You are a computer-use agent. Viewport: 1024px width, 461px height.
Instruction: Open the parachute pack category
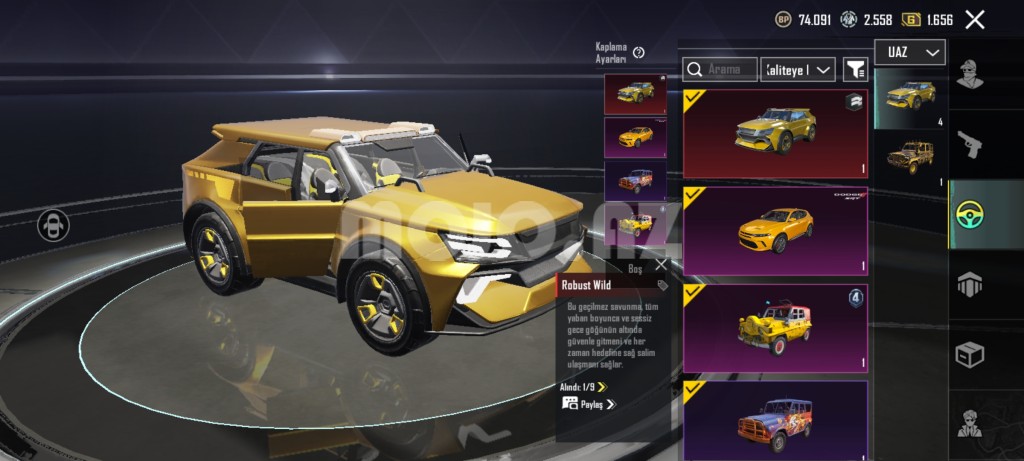click(x=969, y=285)
